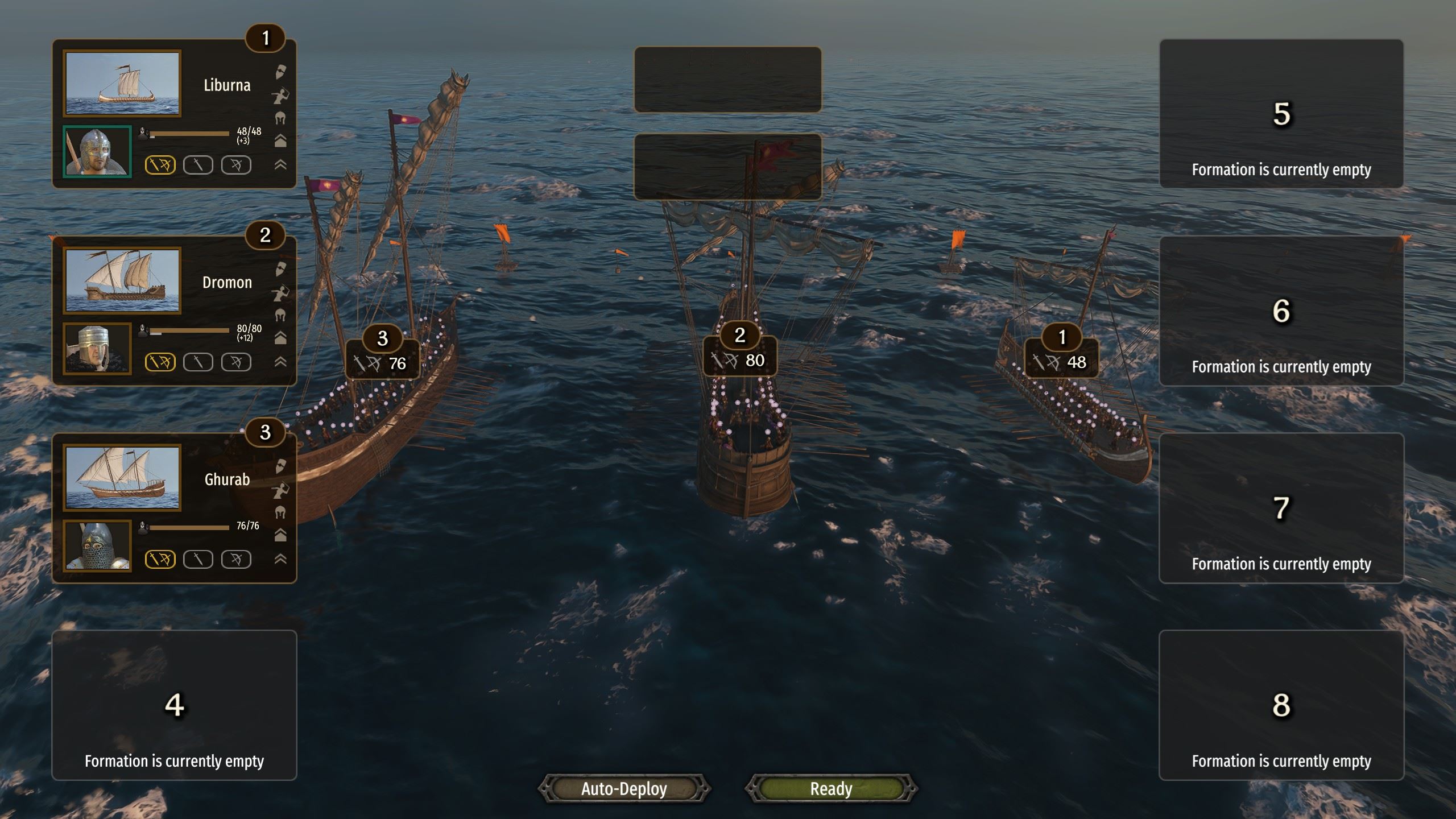
Task: Select empty formation slot 5
Action: (1281, 114)
